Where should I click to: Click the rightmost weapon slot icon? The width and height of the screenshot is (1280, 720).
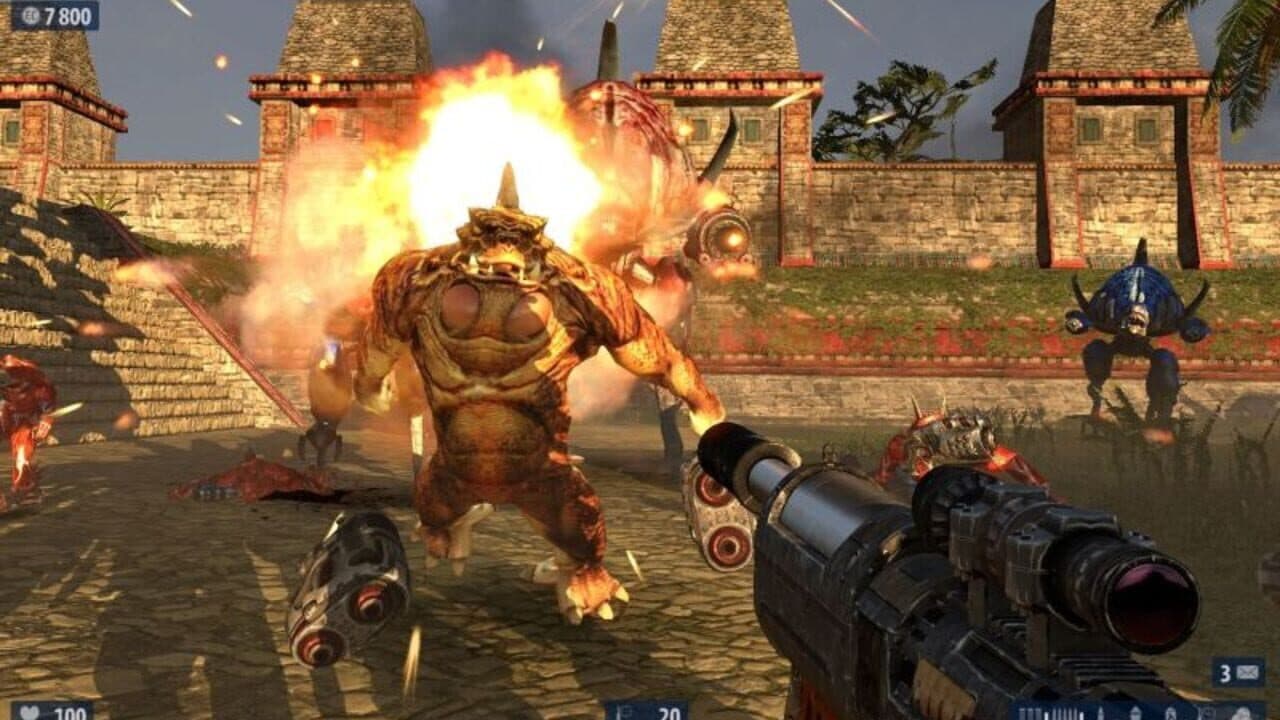click(x=1245, y=712)
